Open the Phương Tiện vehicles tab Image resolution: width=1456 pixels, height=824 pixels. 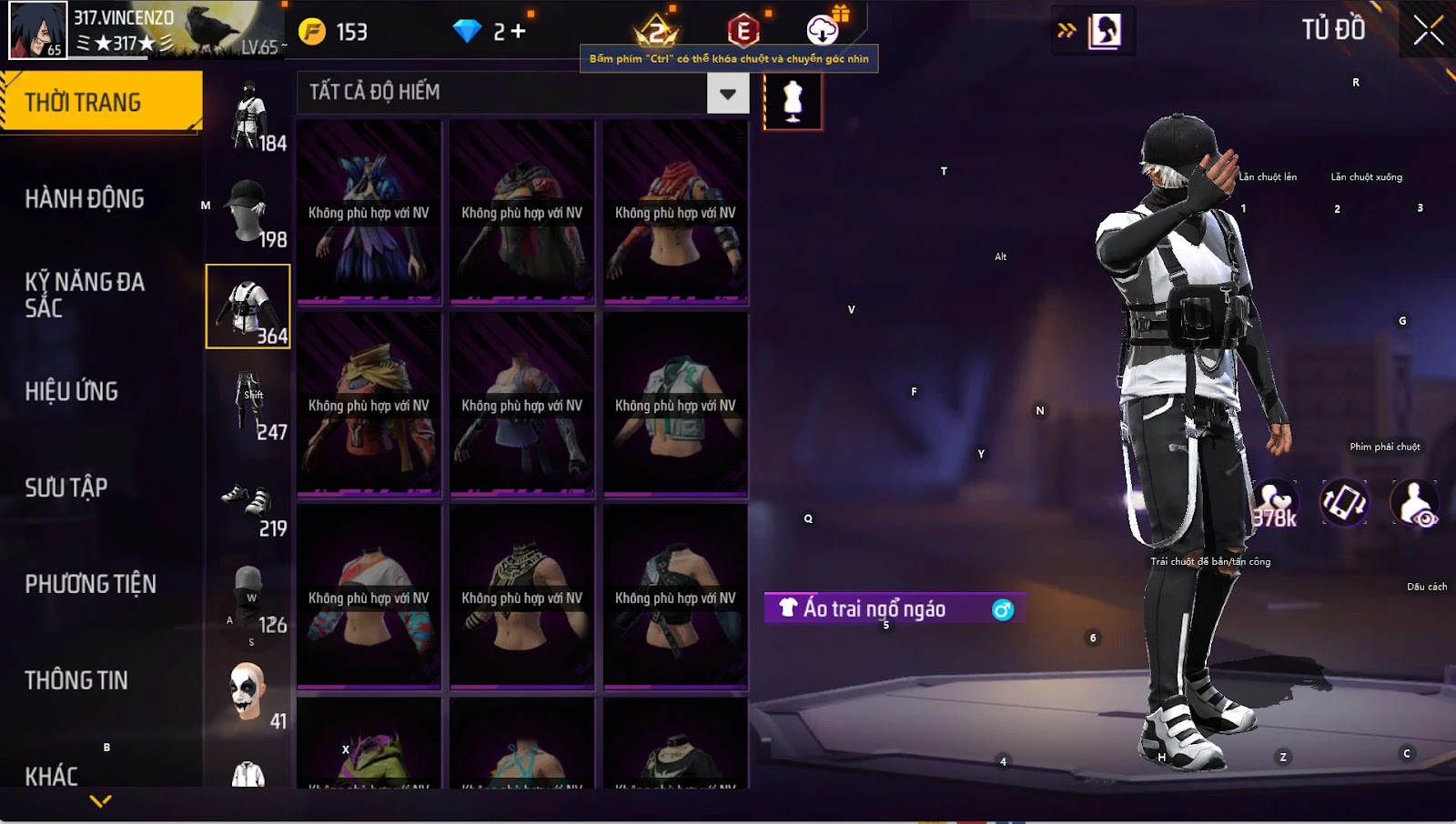(91, 584)
